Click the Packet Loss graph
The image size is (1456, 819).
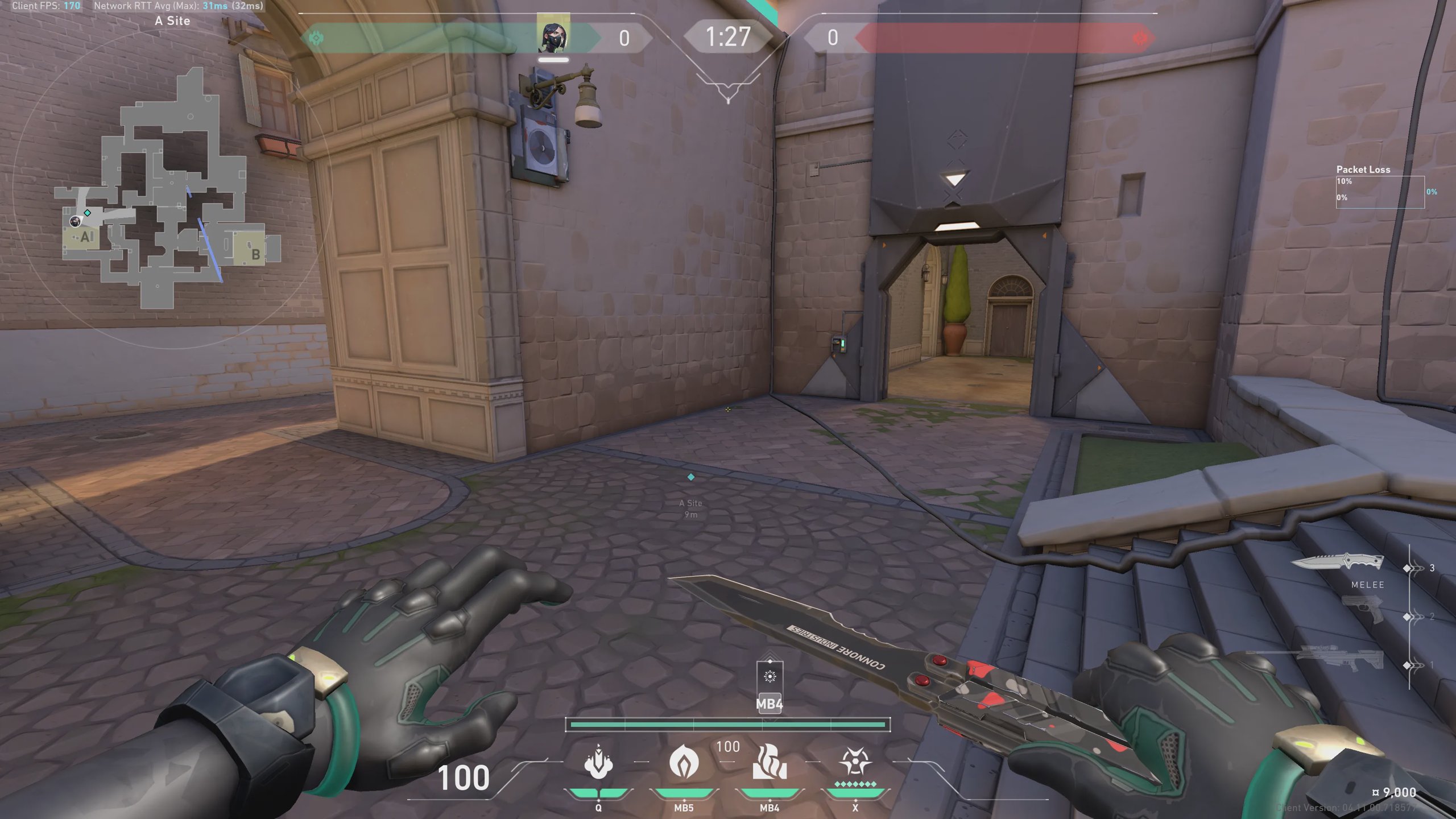coord(1380,192)
